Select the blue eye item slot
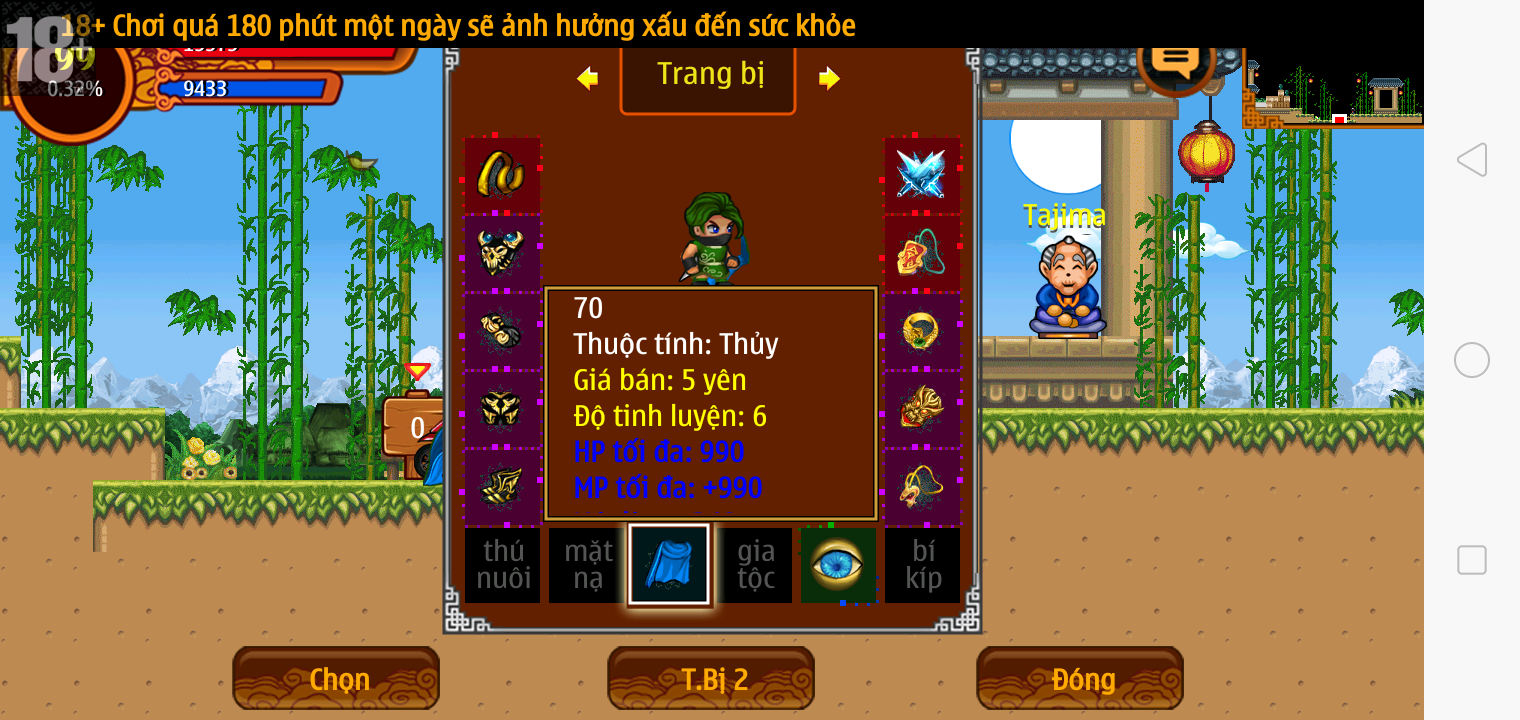The width and height of the screenshot is (1520, 720). click(838, 565)
